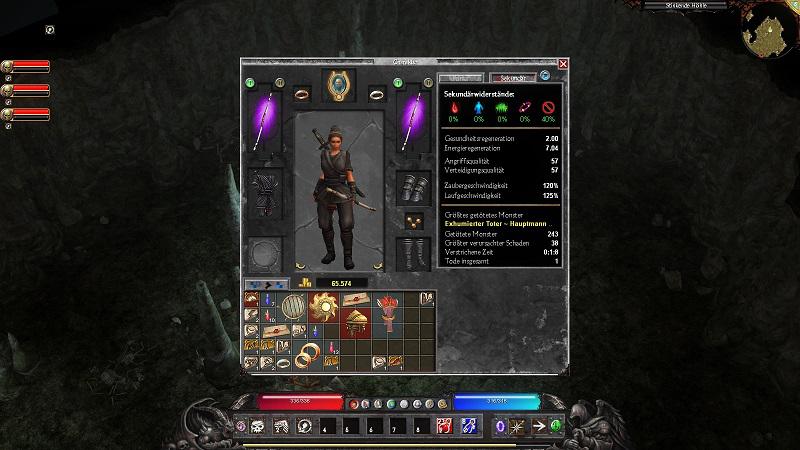Screen dimensions: 800x450
Task: Click the white arrow hotbar button
Action: click(x=541, y=427)
